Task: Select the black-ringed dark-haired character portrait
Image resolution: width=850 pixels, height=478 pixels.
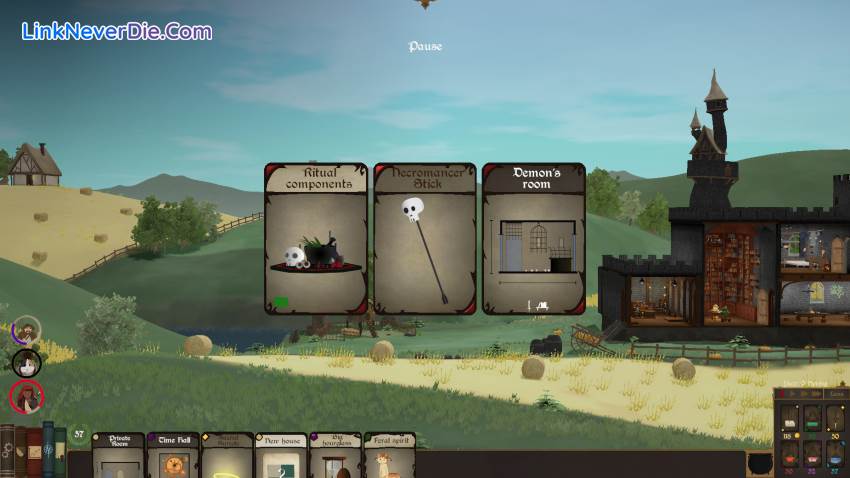Action: 27,362
